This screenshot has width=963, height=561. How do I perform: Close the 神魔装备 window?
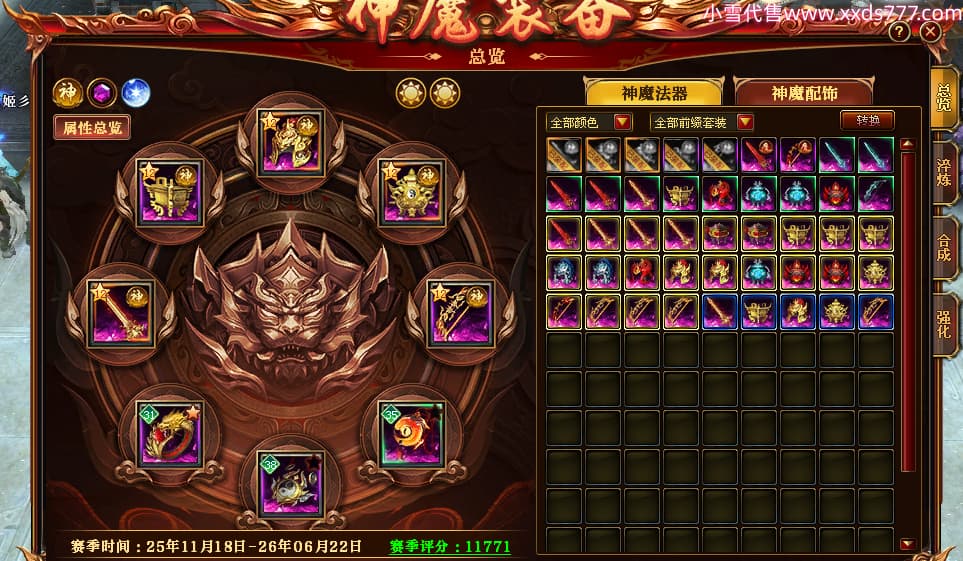click(x=931, y=33)
